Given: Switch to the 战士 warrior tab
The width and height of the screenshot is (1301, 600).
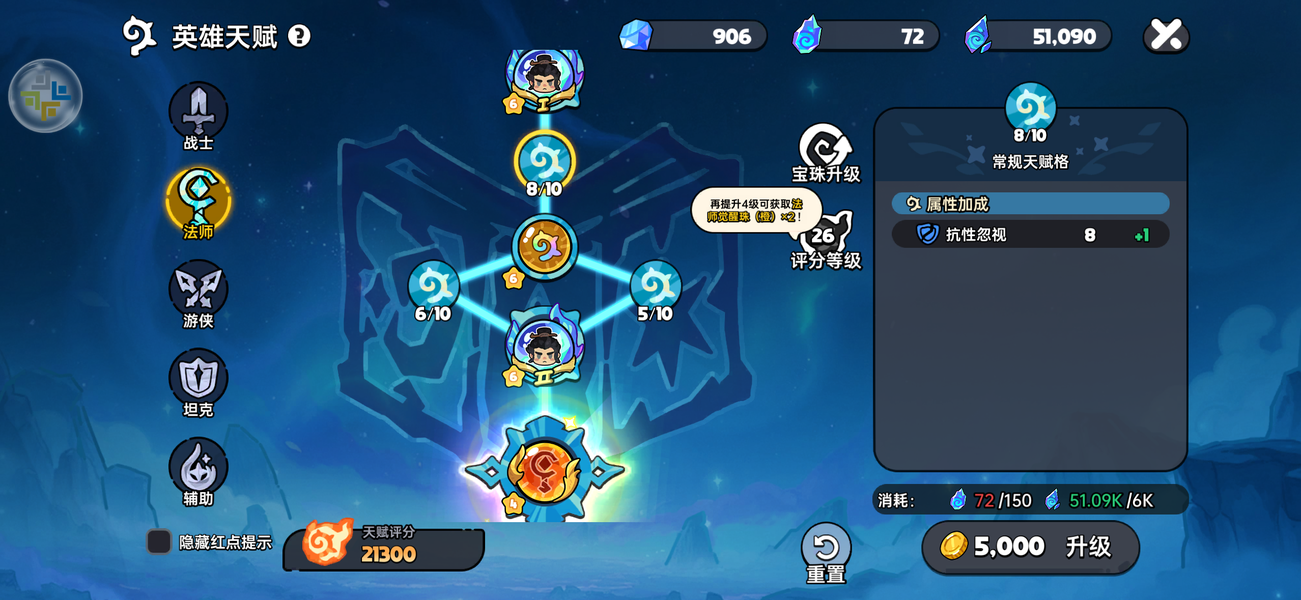Looking at the screenshot, I should tap(198, 112).
